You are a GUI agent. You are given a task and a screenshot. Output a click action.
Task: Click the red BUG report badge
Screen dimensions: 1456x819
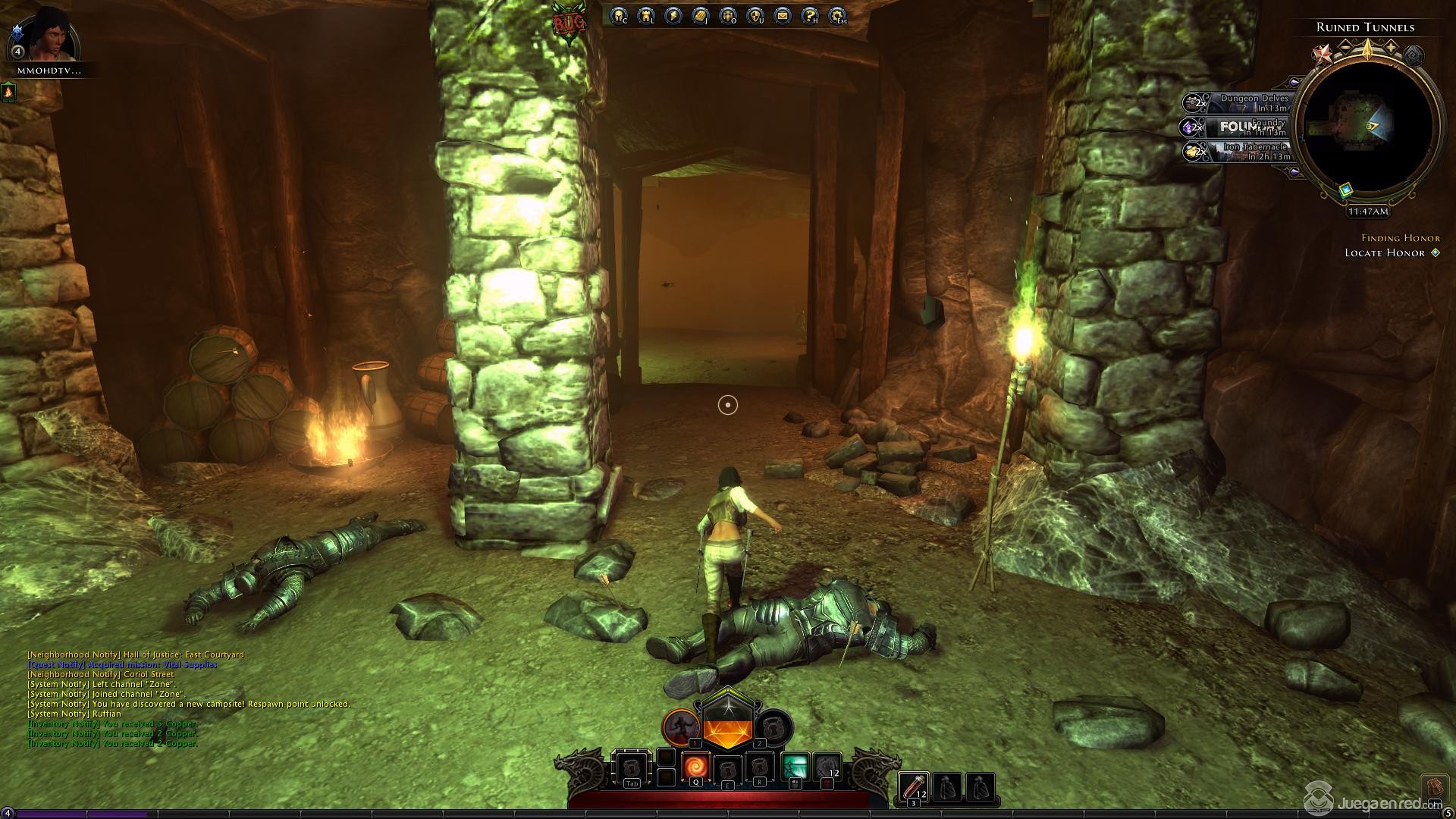[570, 23]
